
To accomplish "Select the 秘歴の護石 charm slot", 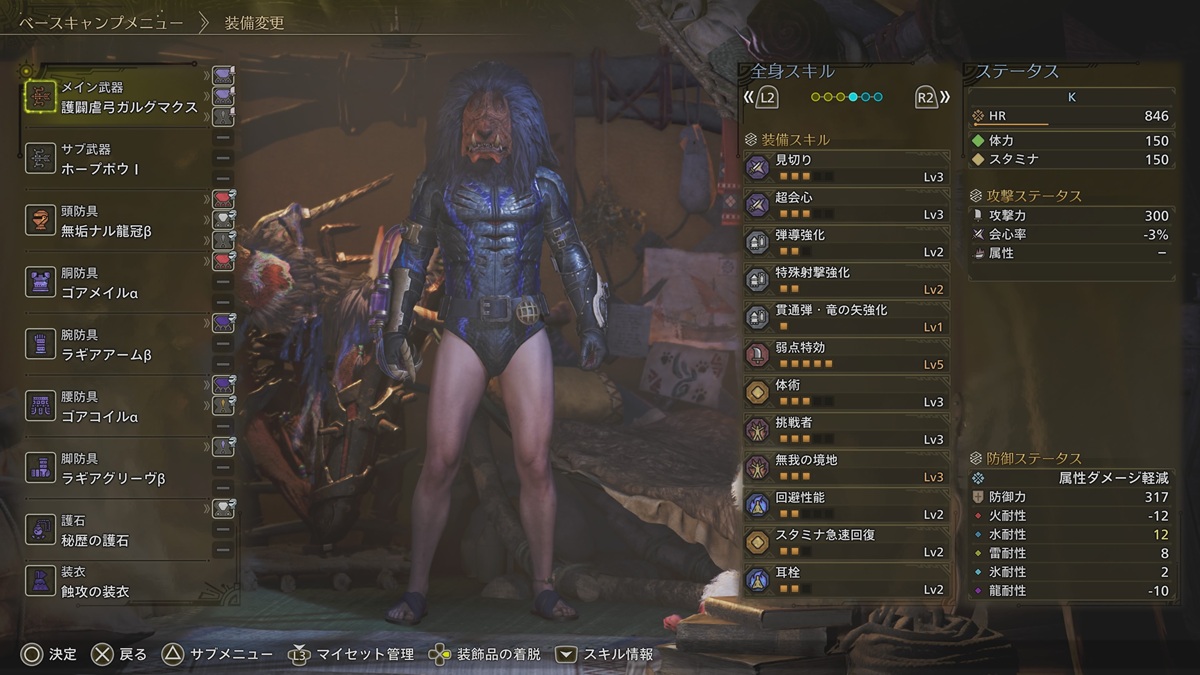I will 118,531.
